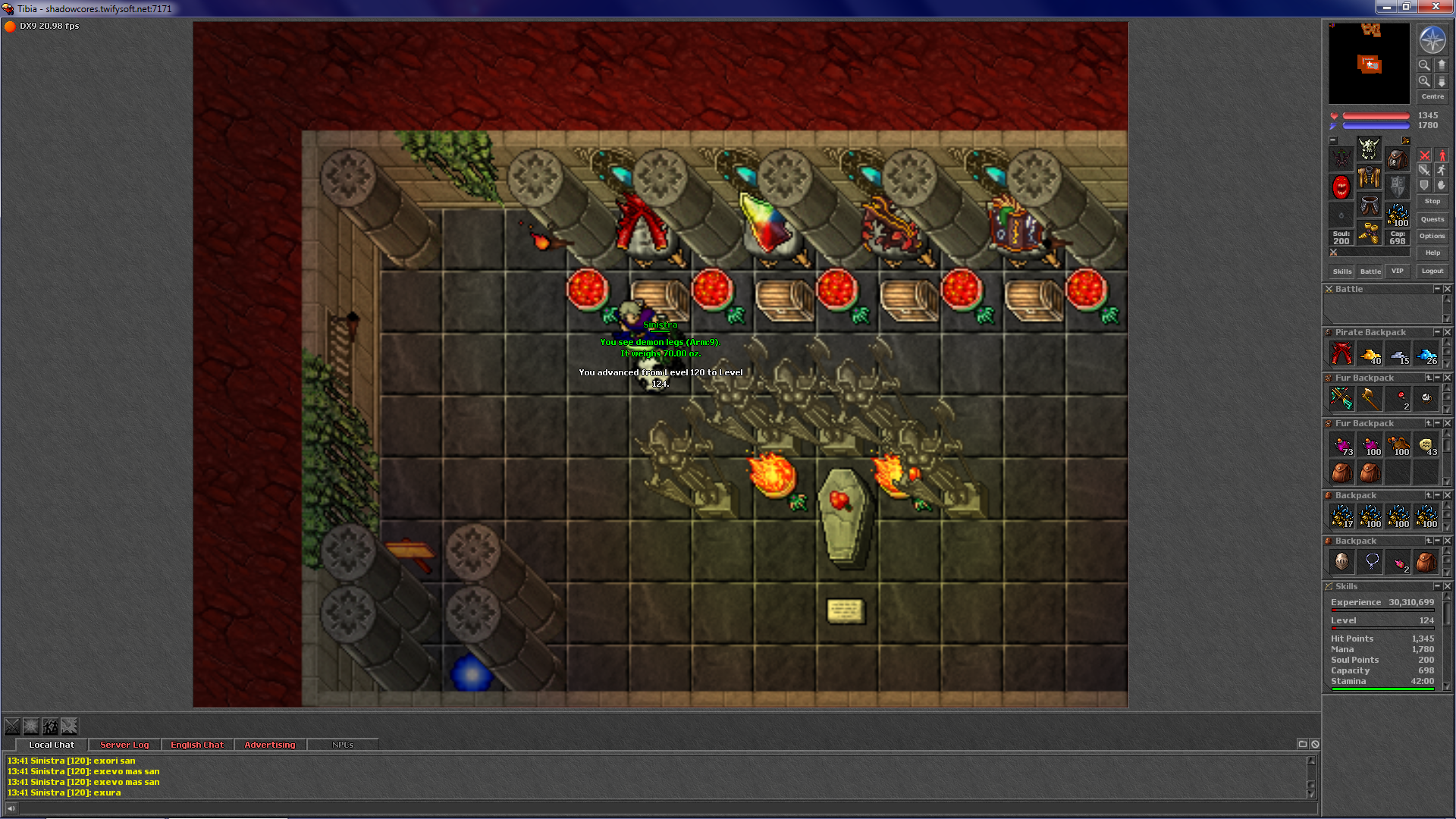Click the Stop button
The width and height of the screenshot is (1456, 819).
(1432, 202)
